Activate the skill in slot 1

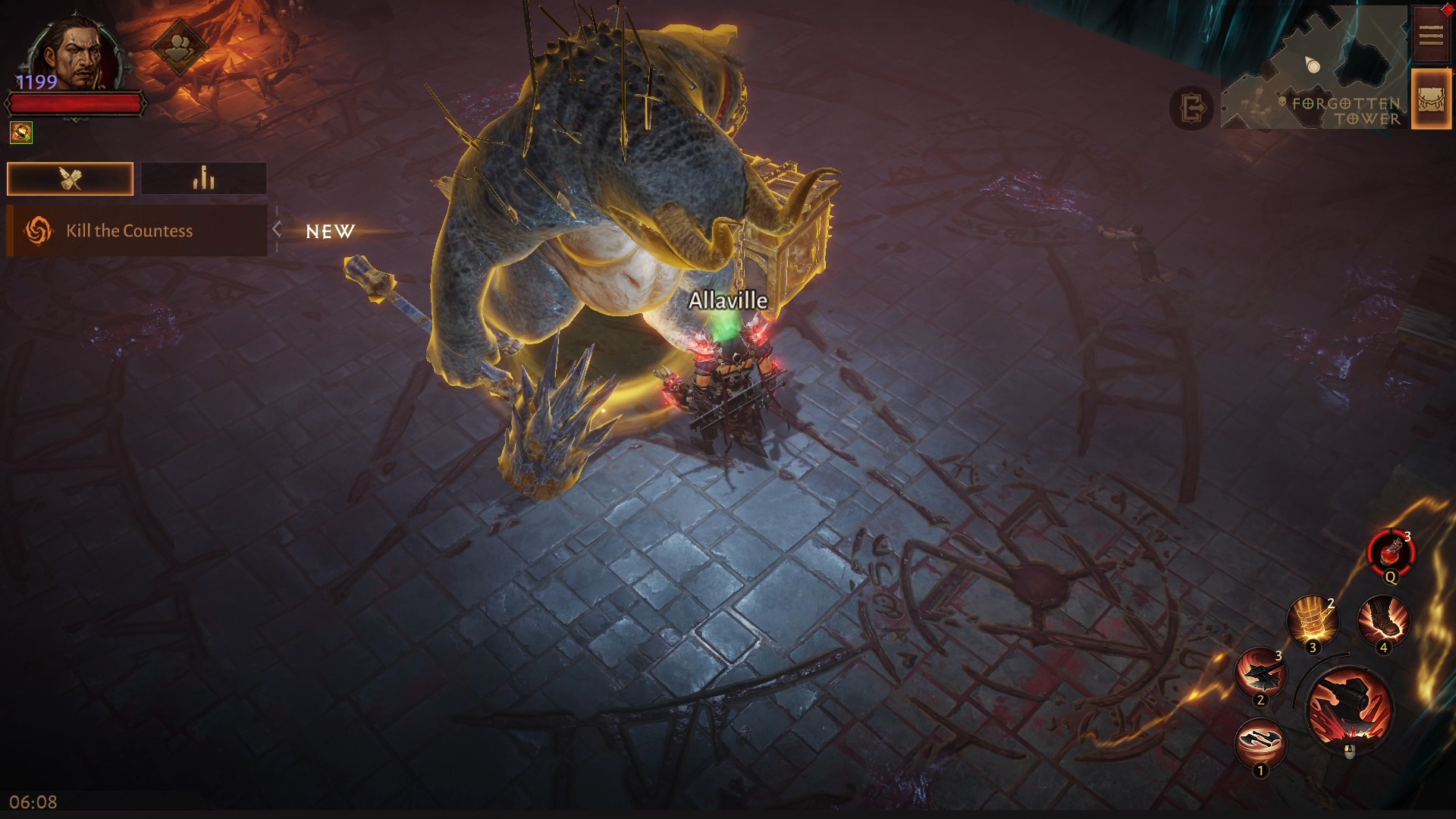pos(1260,742)
